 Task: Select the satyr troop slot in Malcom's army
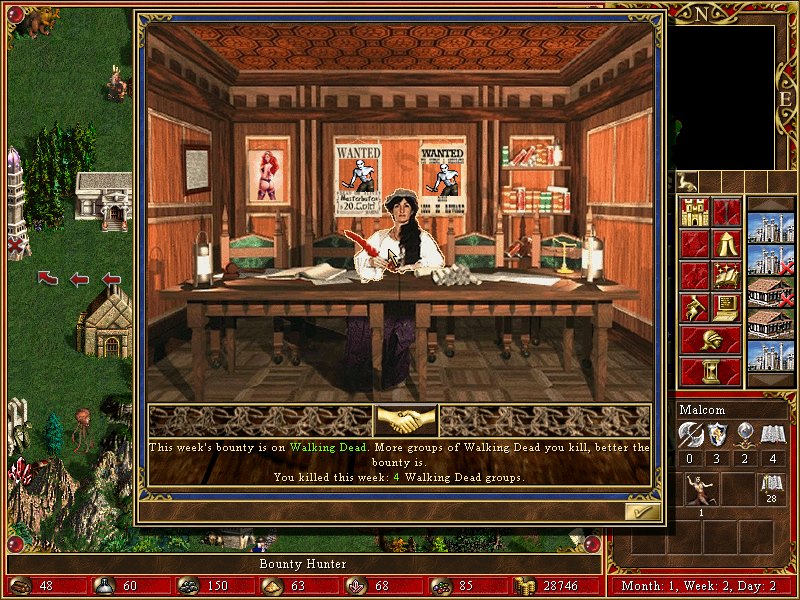pos(700,489)
